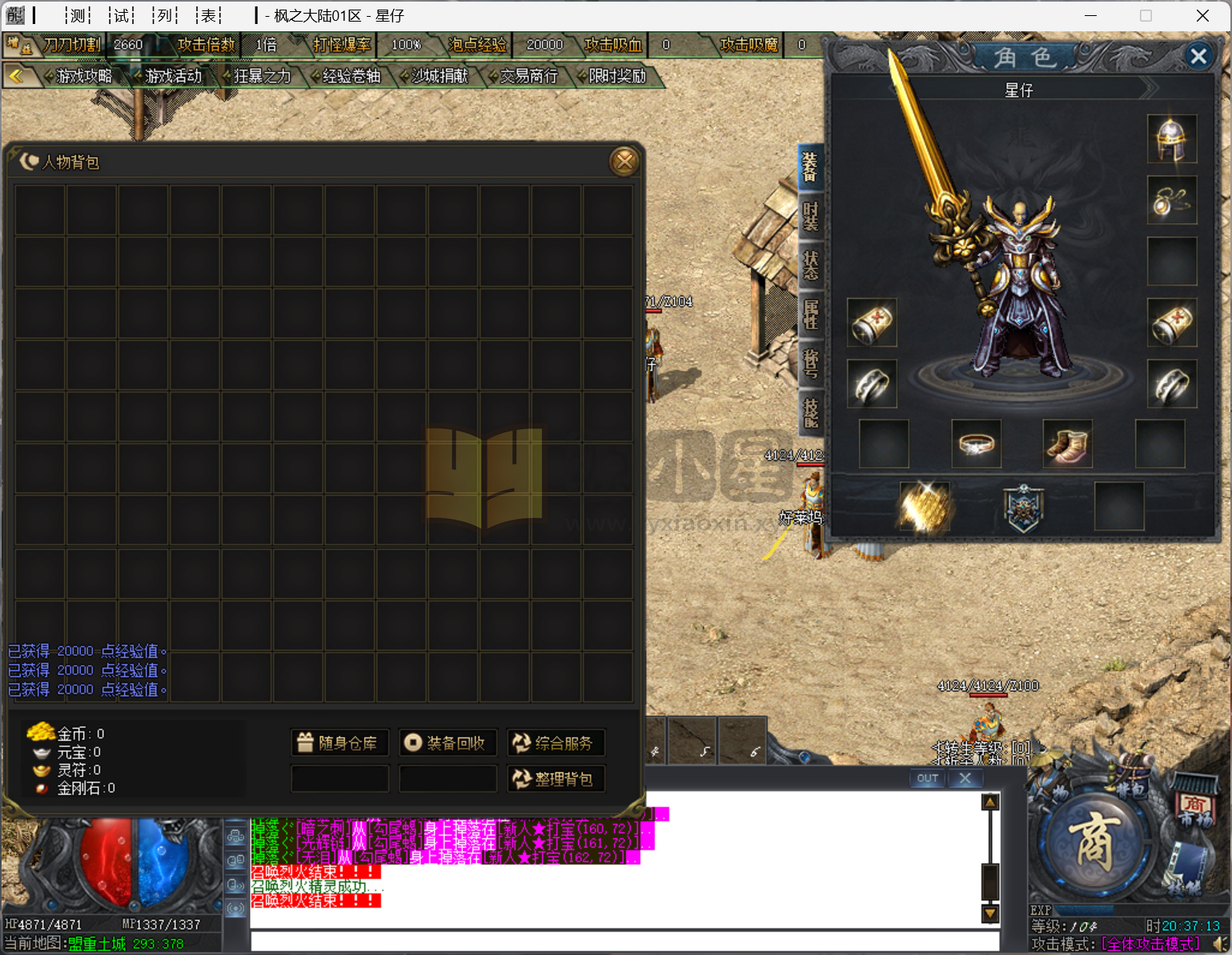
Task: Close the 人物背包 inventory window
Action: (624, 162)
